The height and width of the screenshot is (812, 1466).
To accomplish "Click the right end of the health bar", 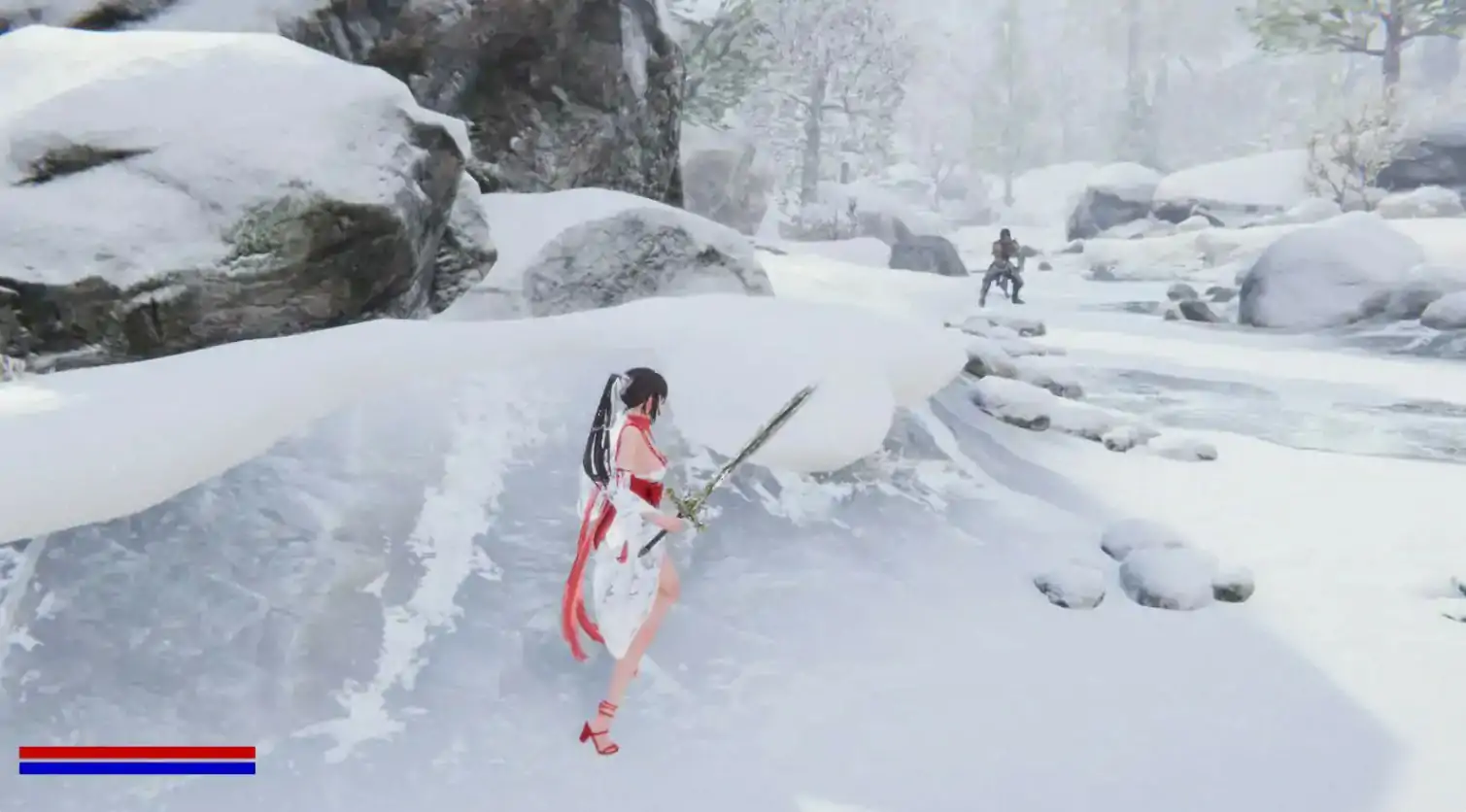I will (x=251, y=752).
